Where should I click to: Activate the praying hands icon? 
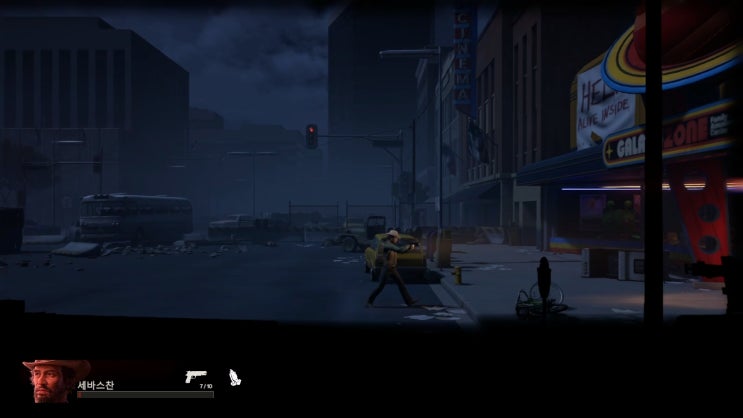pyautogui.click(x=235, y=378)
